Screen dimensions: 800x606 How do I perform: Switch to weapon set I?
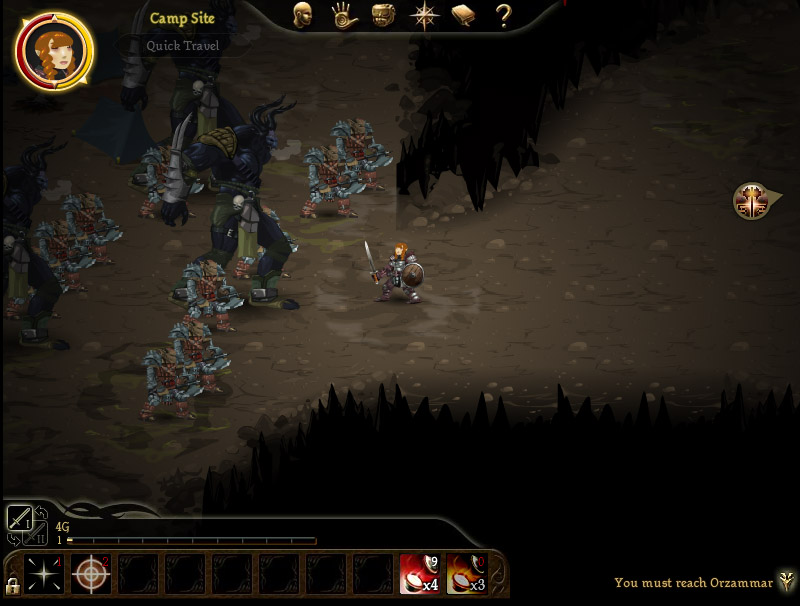tap(20, 518)
